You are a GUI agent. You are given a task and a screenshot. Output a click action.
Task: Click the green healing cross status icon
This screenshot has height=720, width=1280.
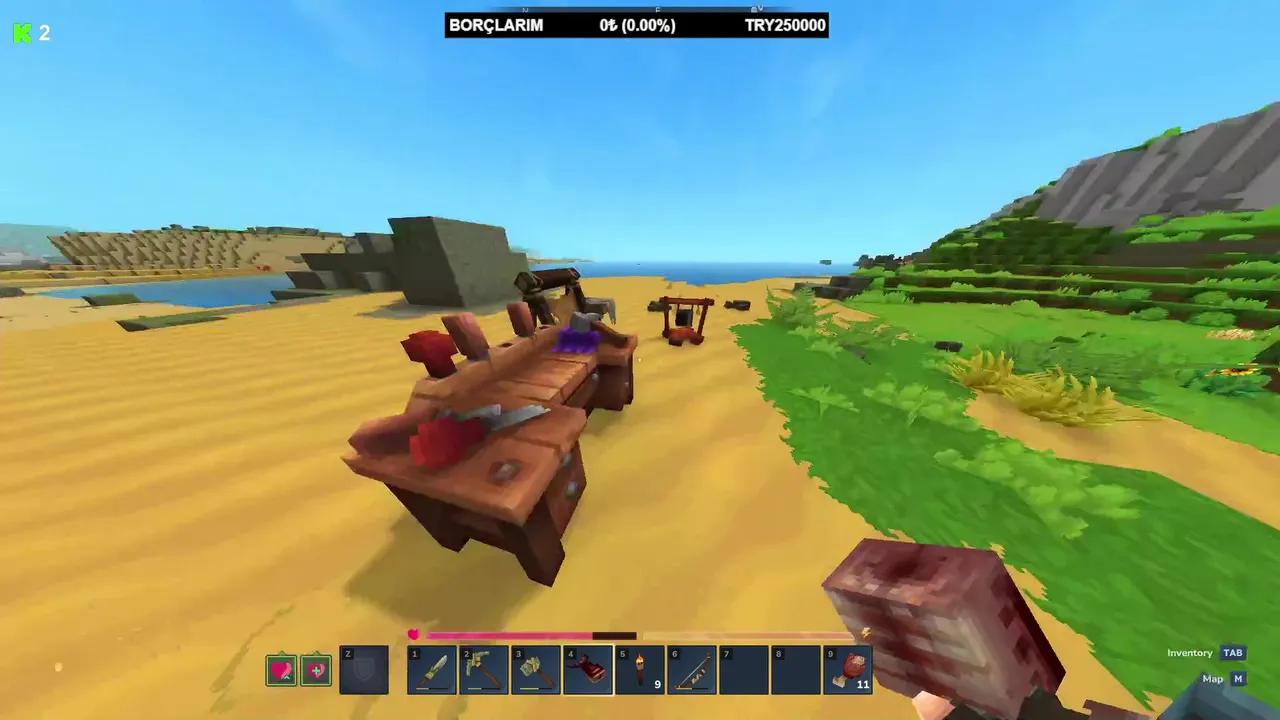pos(317,670)
